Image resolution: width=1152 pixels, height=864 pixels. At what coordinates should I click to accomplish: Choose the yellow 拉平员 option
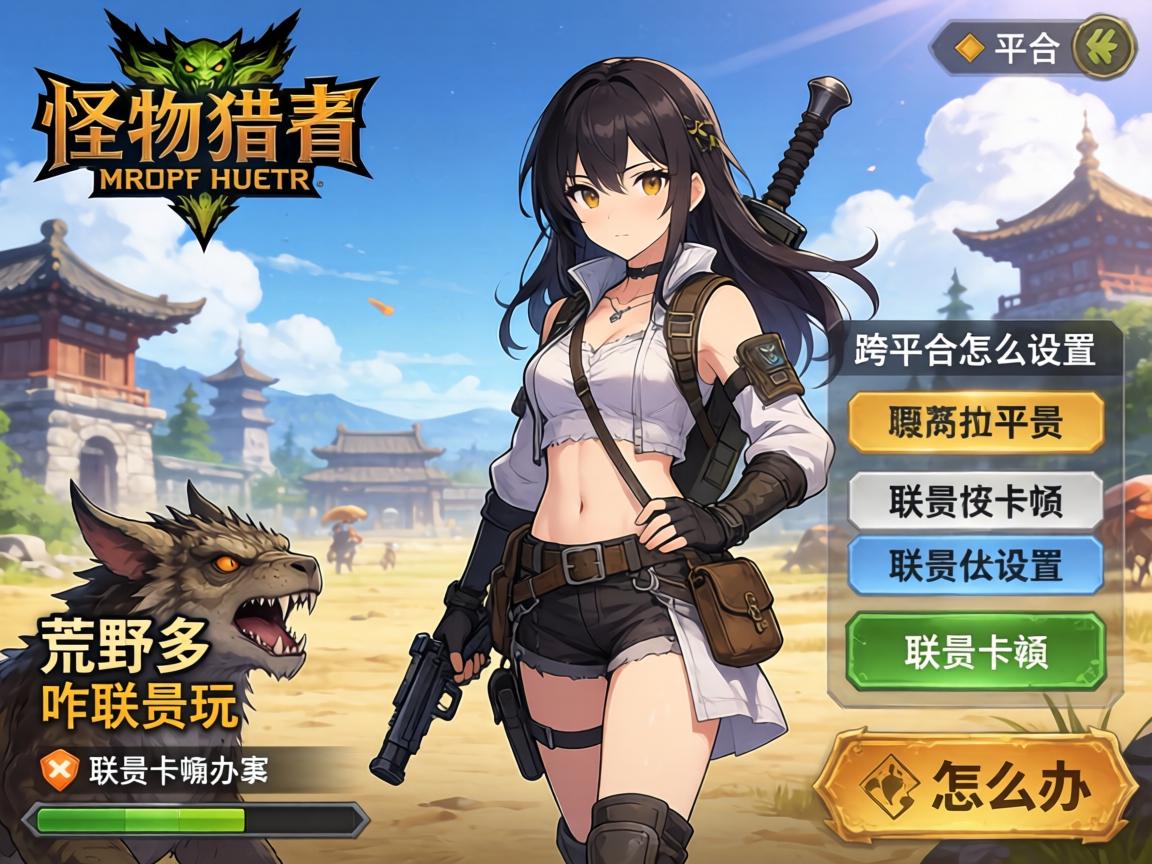(975, 423)
